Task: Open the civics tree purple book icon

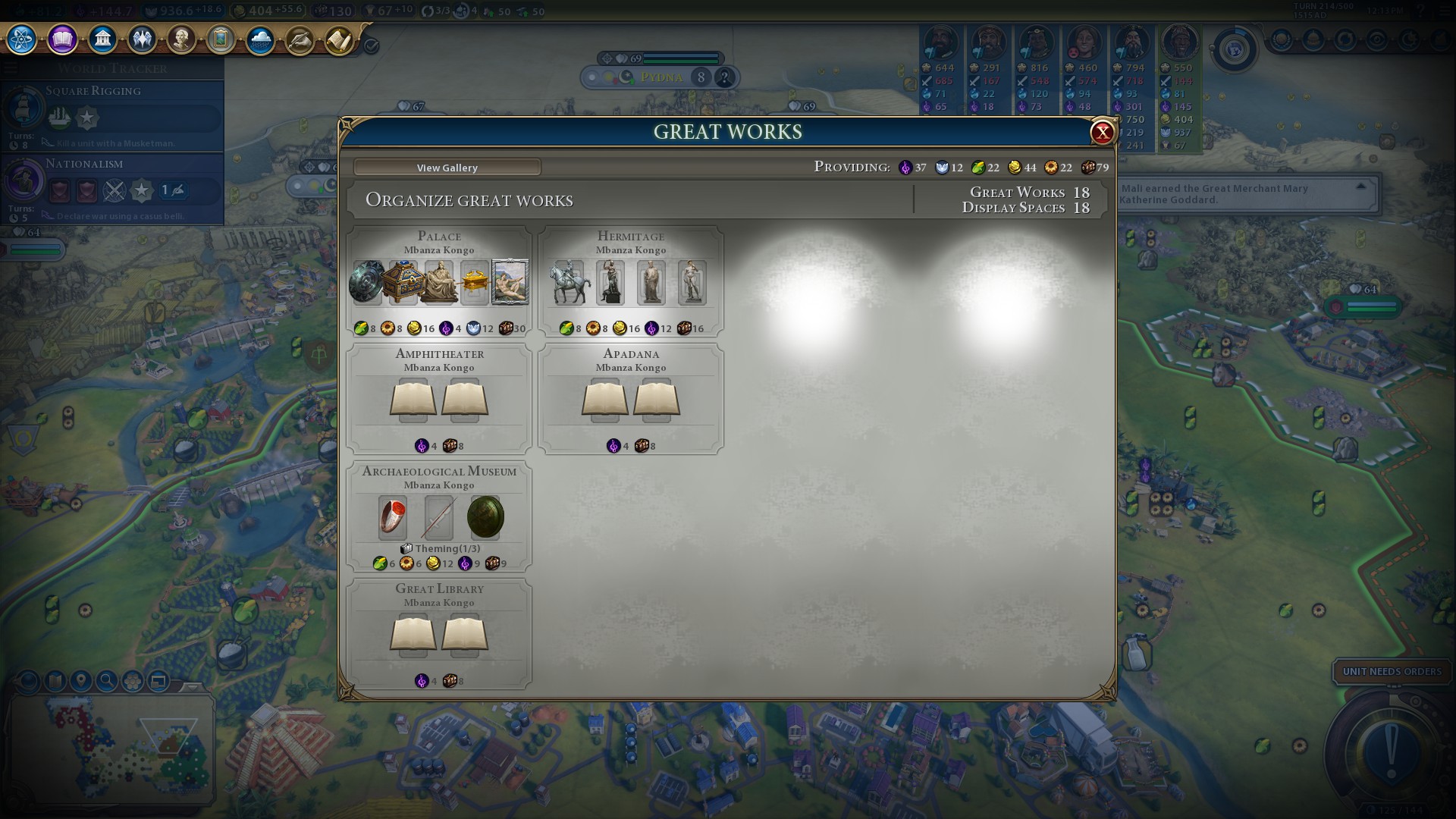Action: coord(62,39)
